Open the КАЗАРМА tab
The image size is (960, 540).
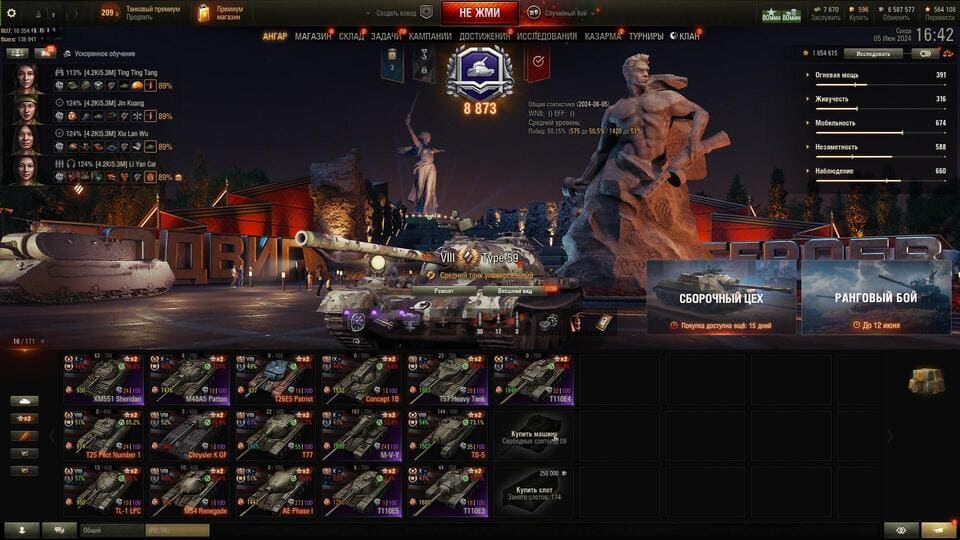point(603,37)
